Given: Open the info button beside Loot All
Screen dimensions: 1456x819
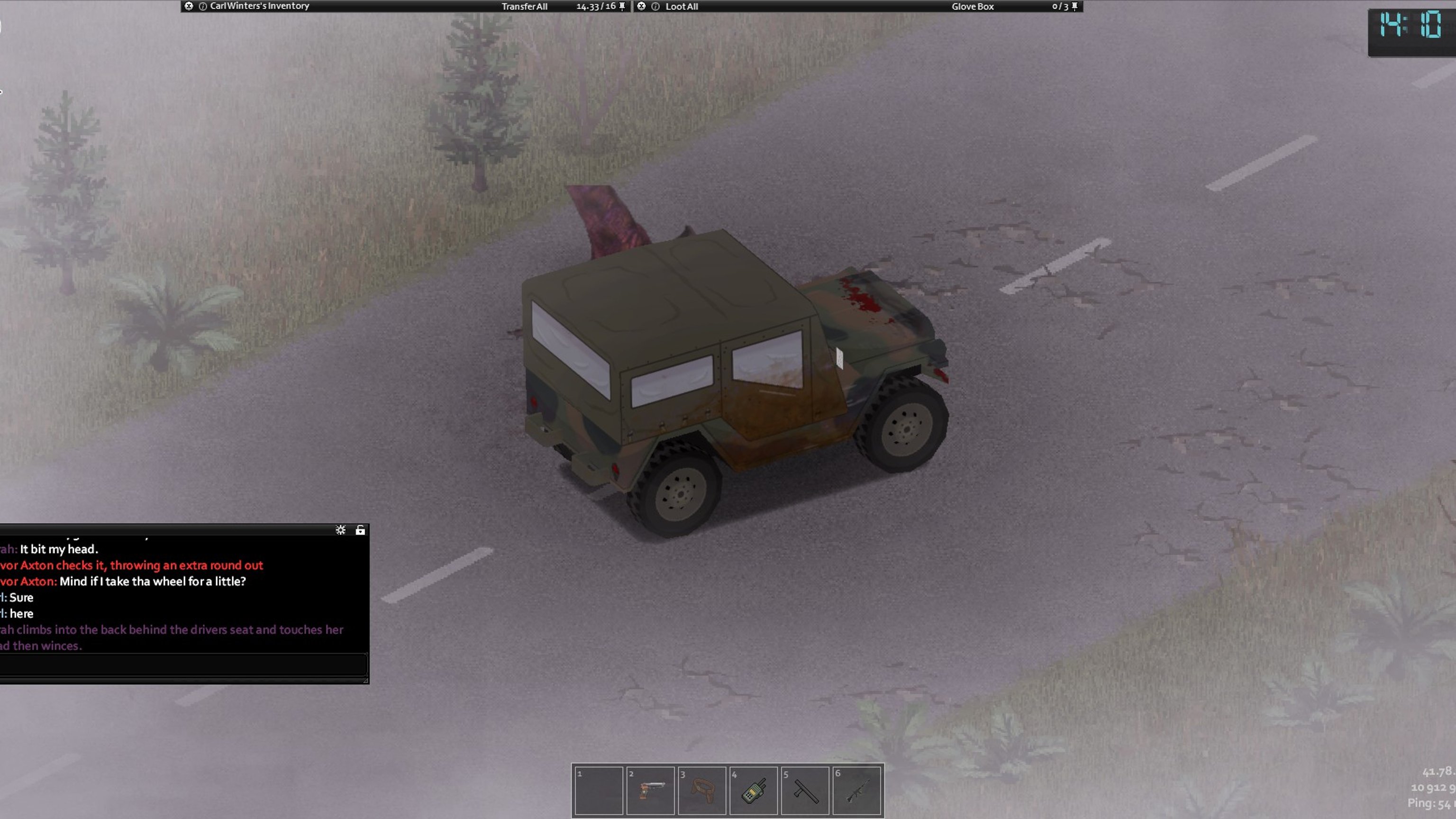Looking at the screenshot, I should pyautogui.click(x=655, y=6).
